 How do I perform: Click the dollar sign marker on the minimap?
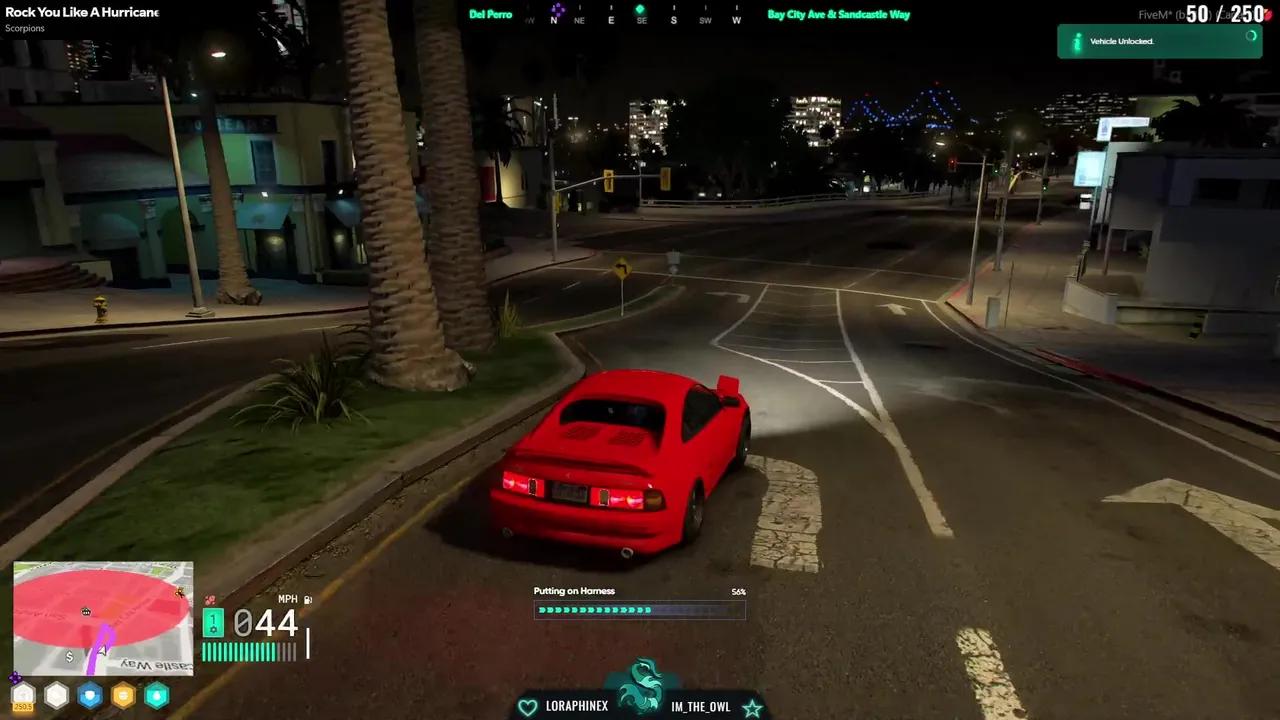tap(69, 657)
